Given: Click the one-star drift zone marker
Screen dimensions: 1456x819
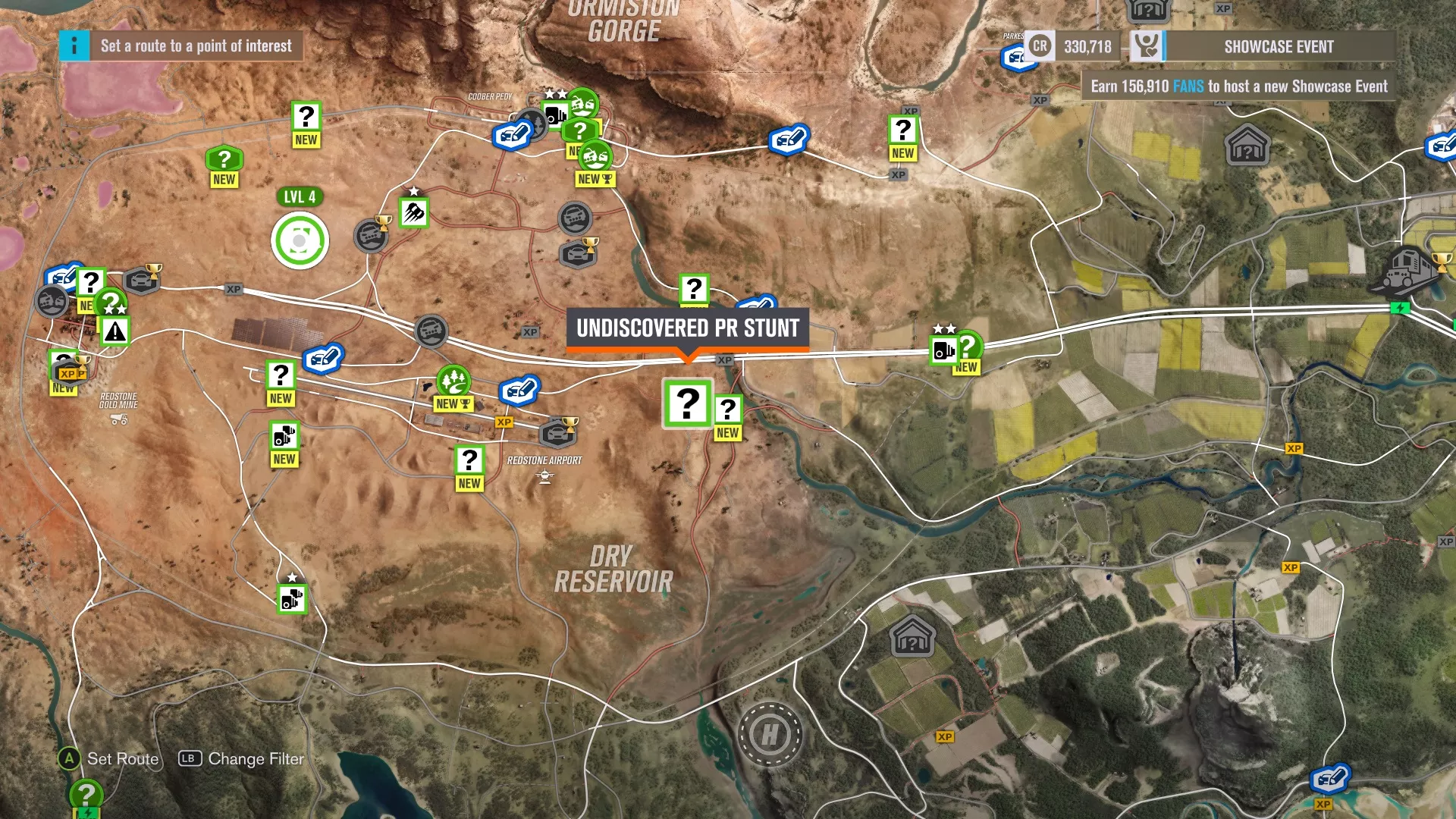Looking at the screenshot, I should [x=414, y=212].
